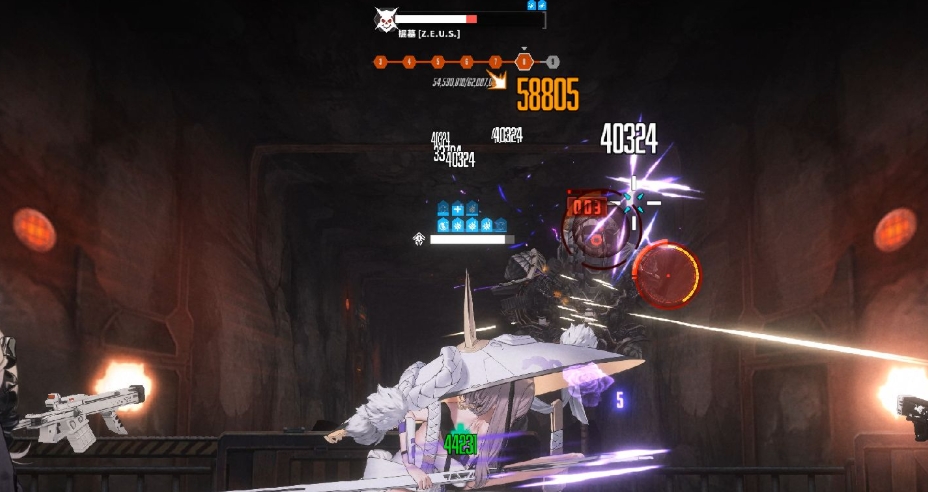928x492 pixels.
Task: Select the highlighted stage 8 hexagon marker
Action: [x=524, y=62]
